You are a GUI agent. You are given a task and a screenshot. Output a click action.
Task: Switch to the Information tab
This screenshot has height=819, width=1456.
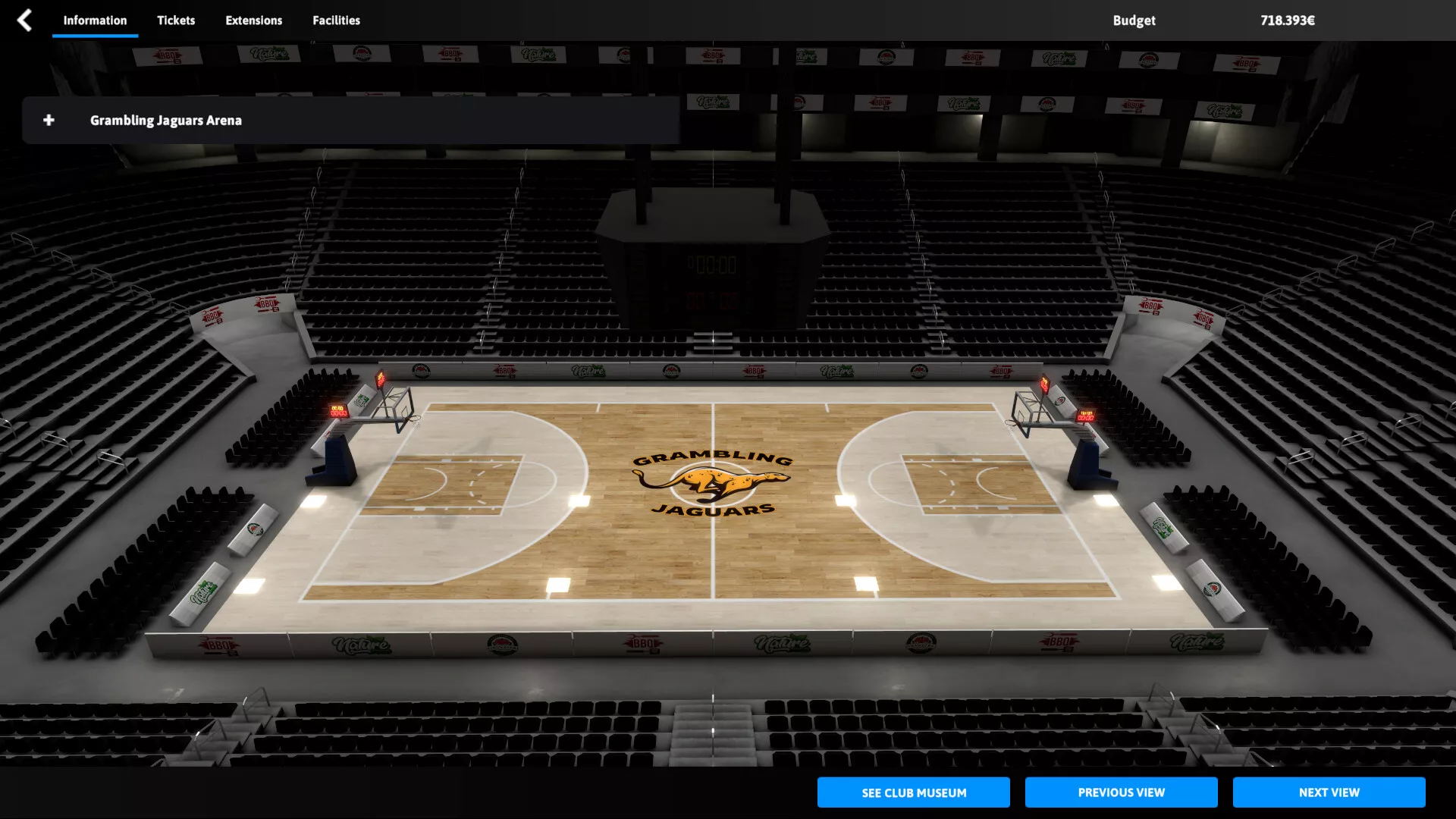95,20
